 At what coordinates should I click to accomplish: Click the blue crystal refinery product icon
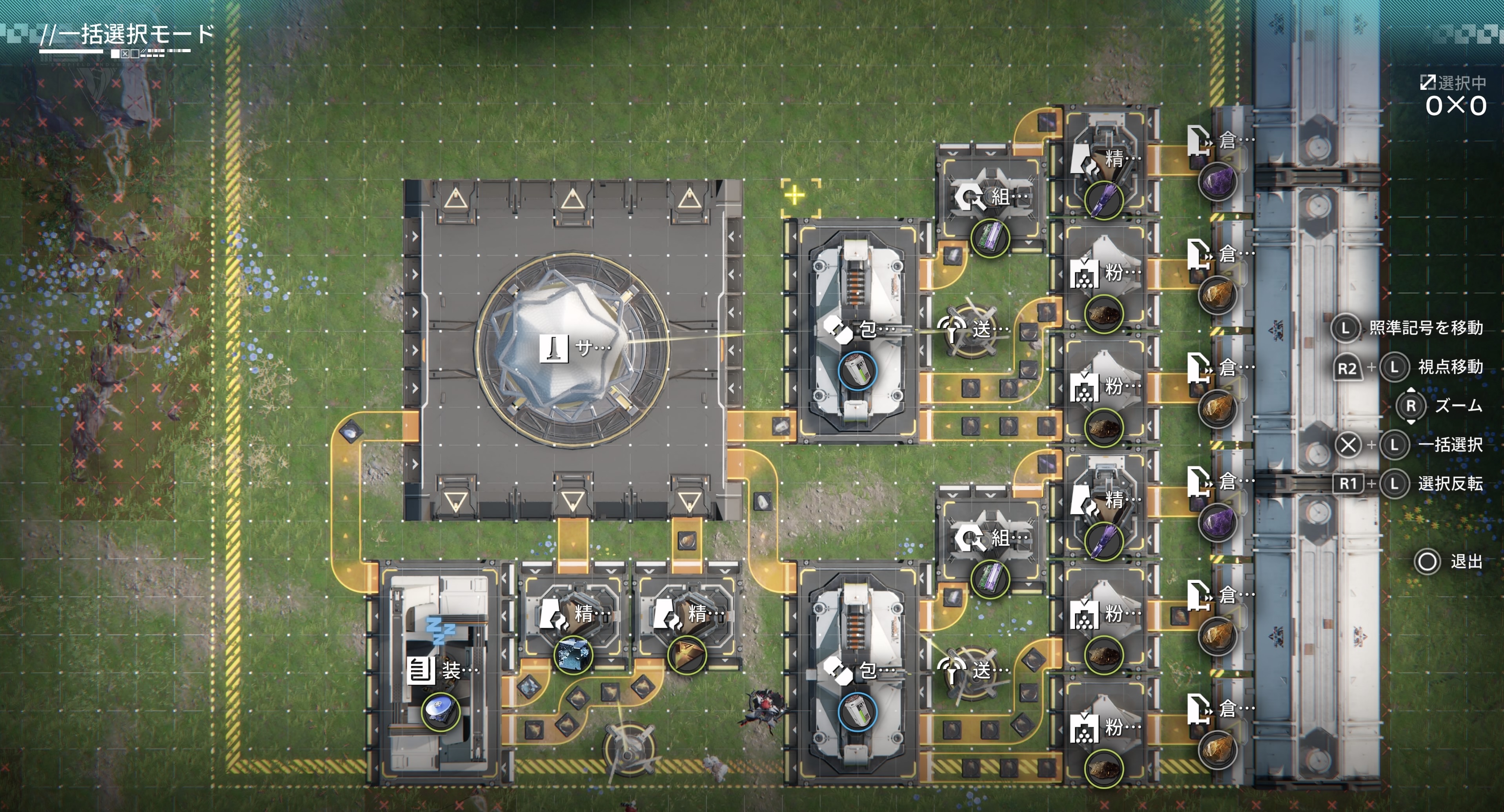coord(573,654)
